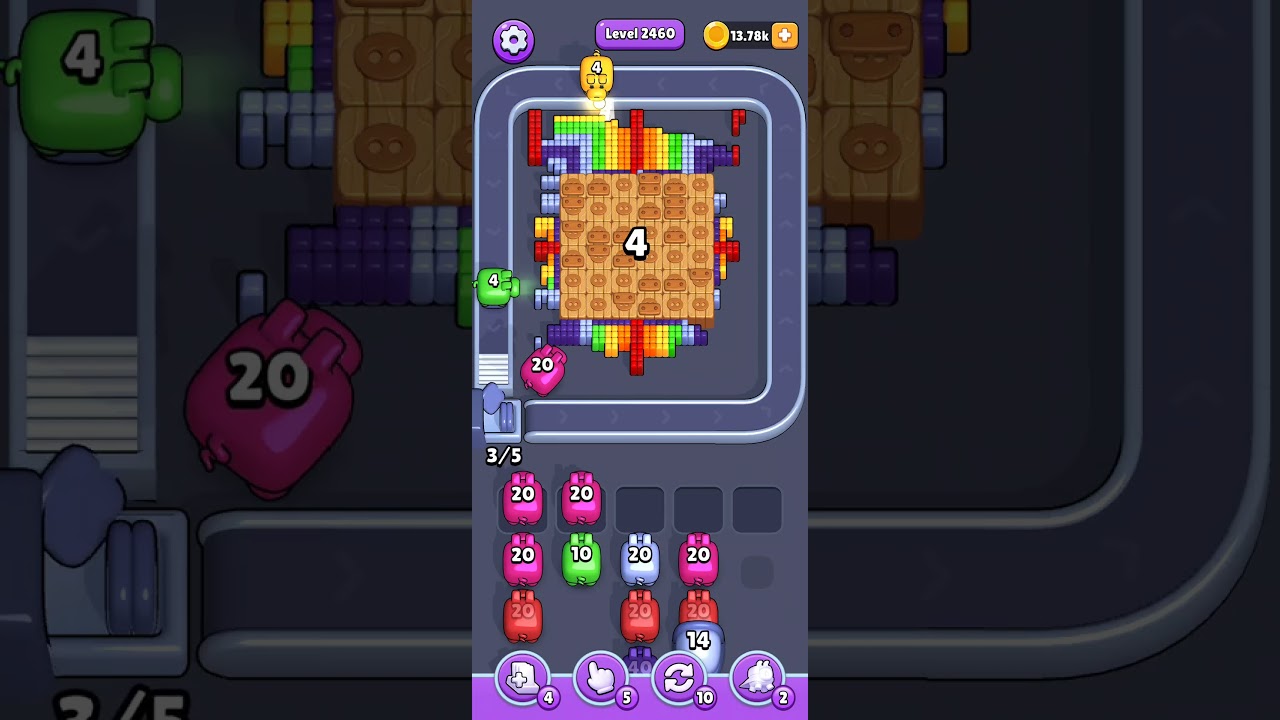Select the blue bag showing 14
The image size is (1280, 720).
coord(700,640)
